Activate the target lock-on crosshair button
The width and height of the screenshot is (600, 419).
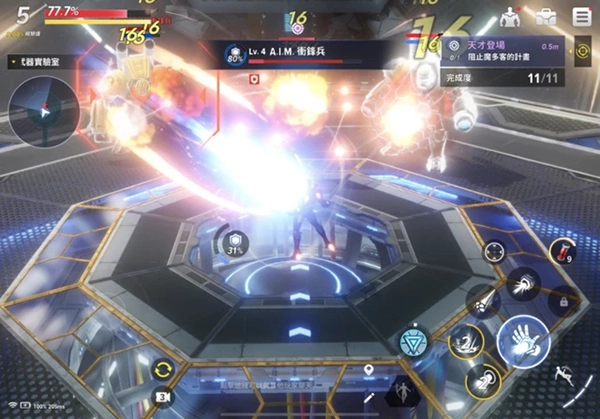click(x=494, y=251)
